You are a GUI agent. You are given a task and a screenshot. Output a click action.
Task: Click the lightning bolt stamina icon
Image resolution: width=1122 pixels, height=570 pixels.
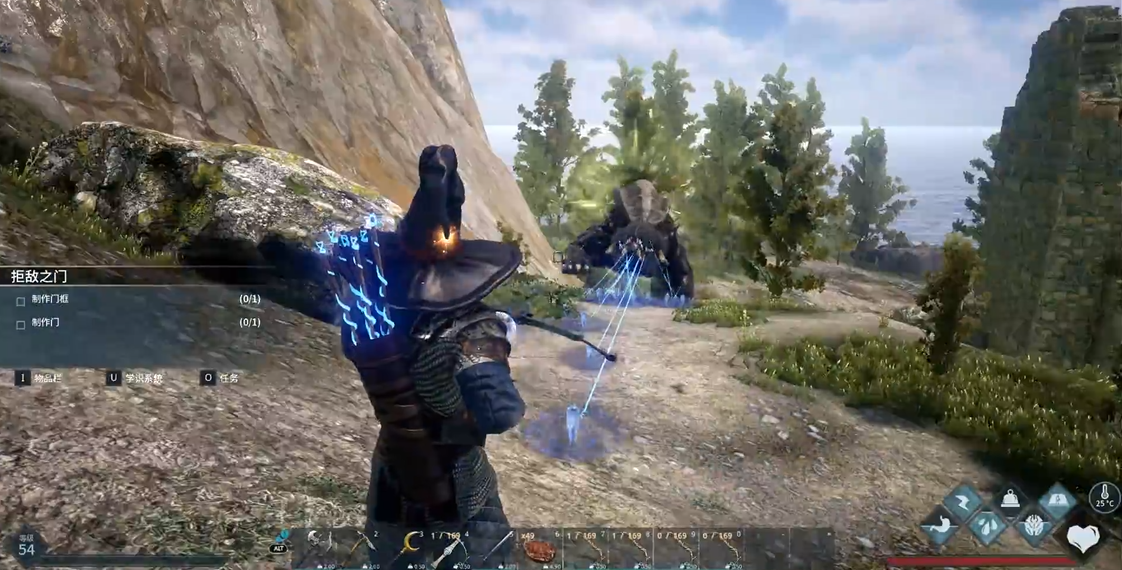tap(962, 502)
